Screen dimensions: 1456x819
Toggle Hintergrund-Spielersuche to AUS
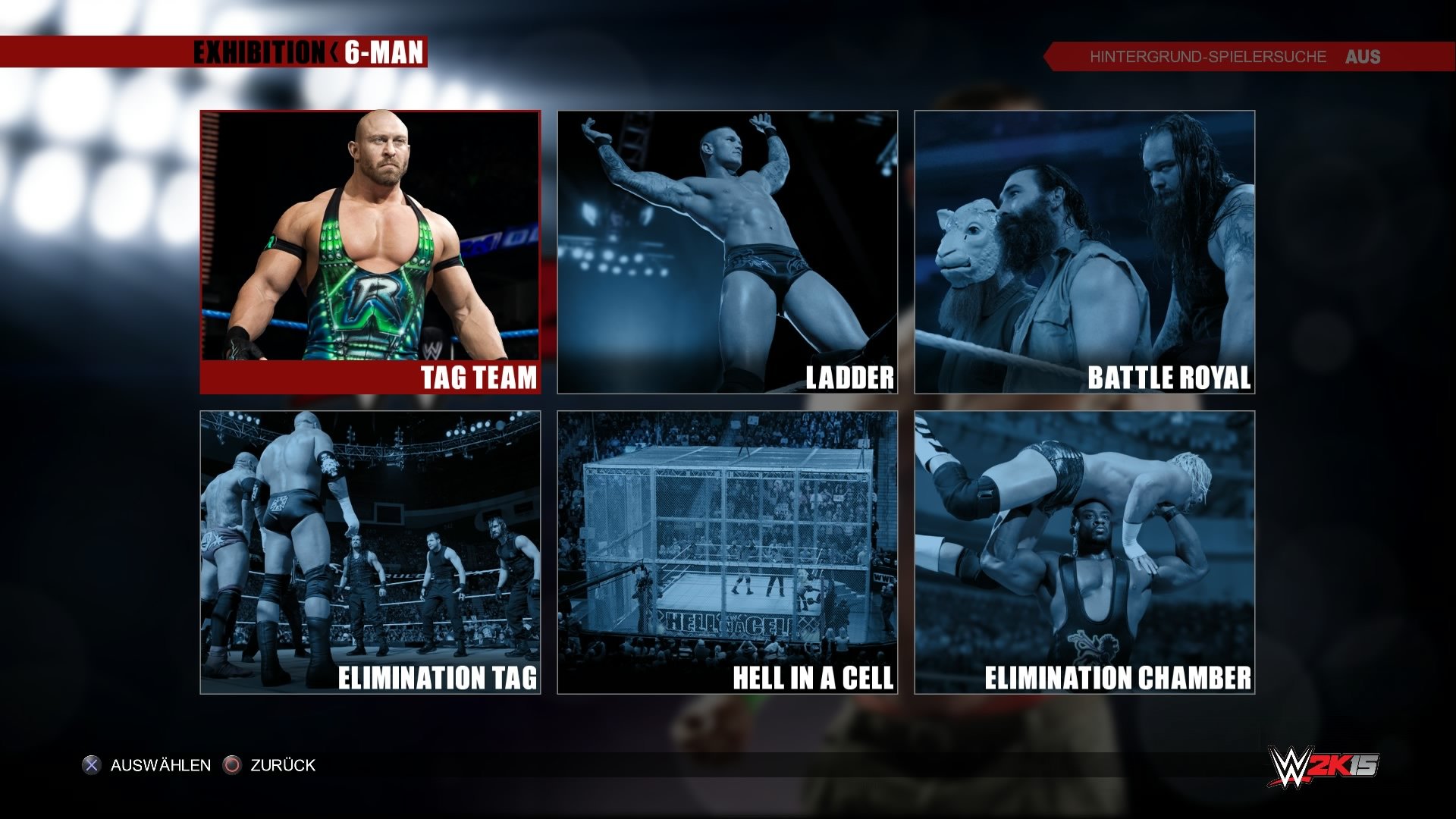pos(1361,57)
